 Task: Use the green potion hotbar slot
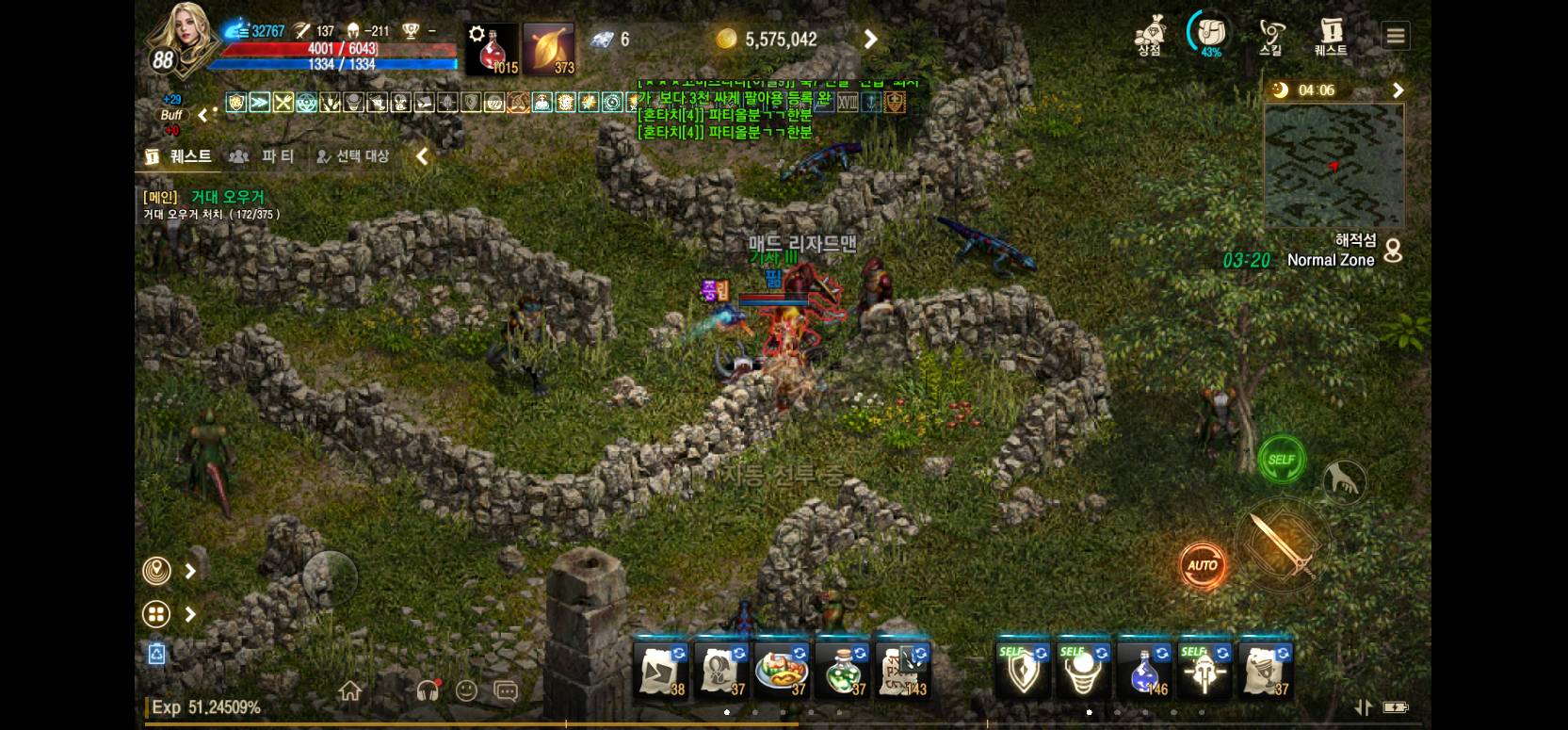coord(842,671)
